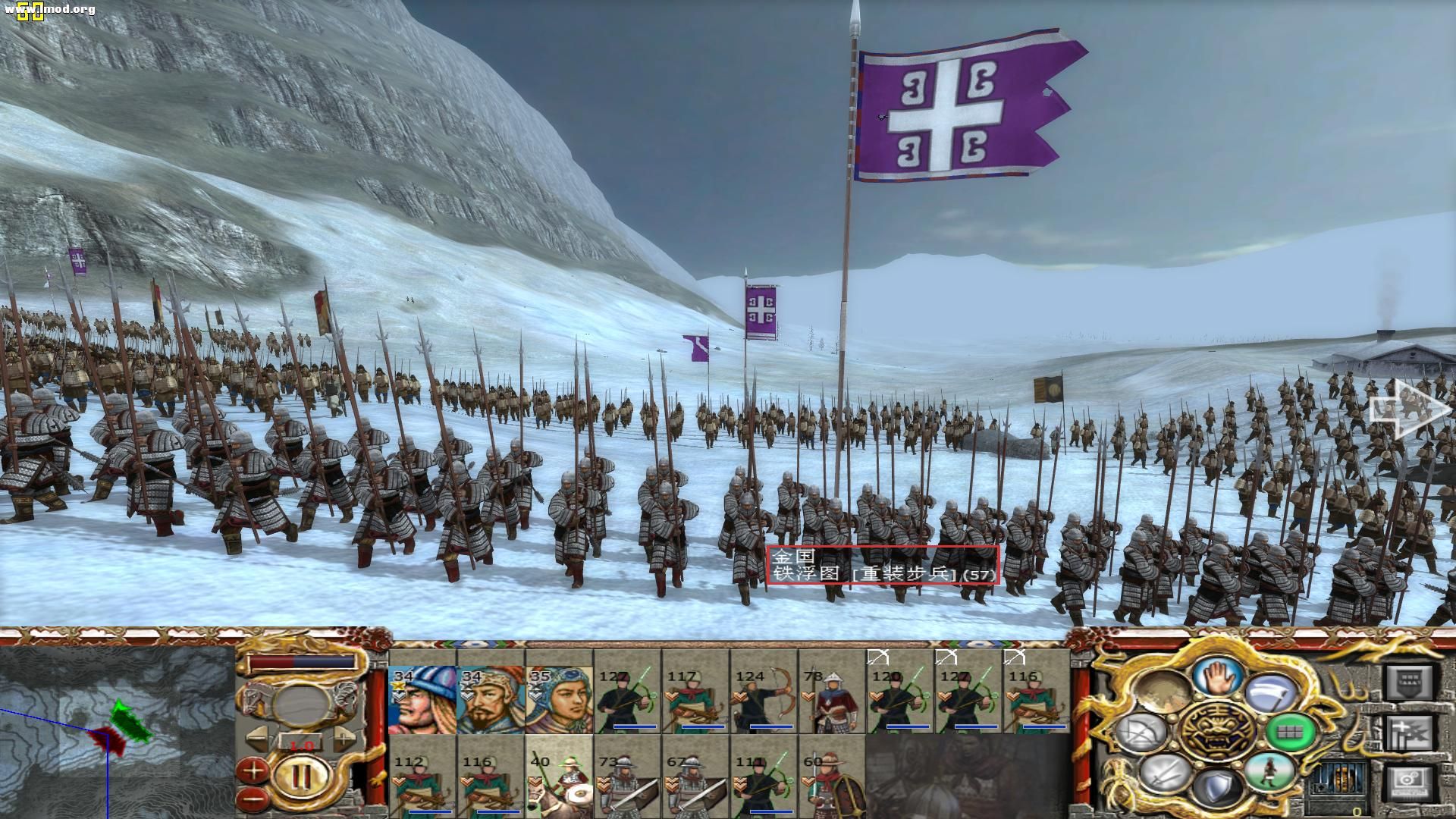This screenshot has height=819, width=1456.
Task: Click the hand icon to halt units
Action: coord(1218,679)
